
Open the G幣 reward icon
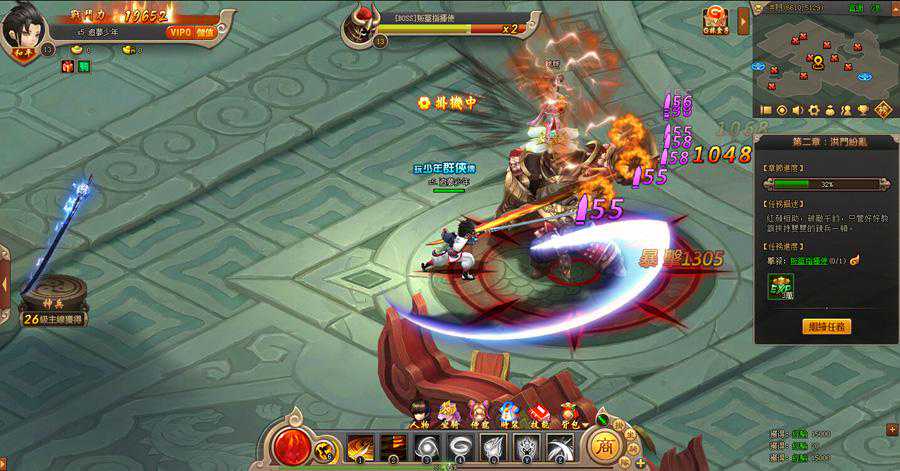pos(716,19)
